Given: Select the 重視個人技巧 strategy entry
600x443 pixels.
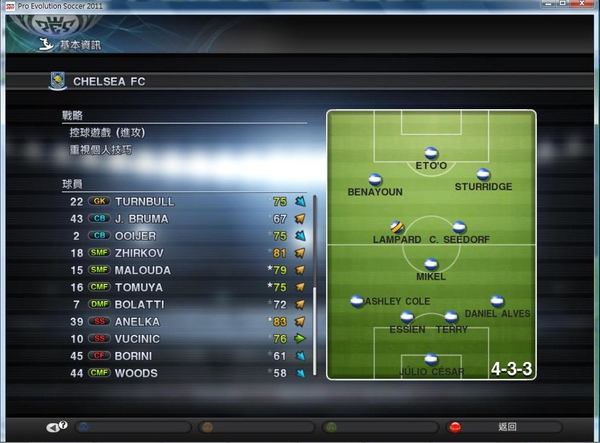Looking at the screenshot, I should coord(100,150).
